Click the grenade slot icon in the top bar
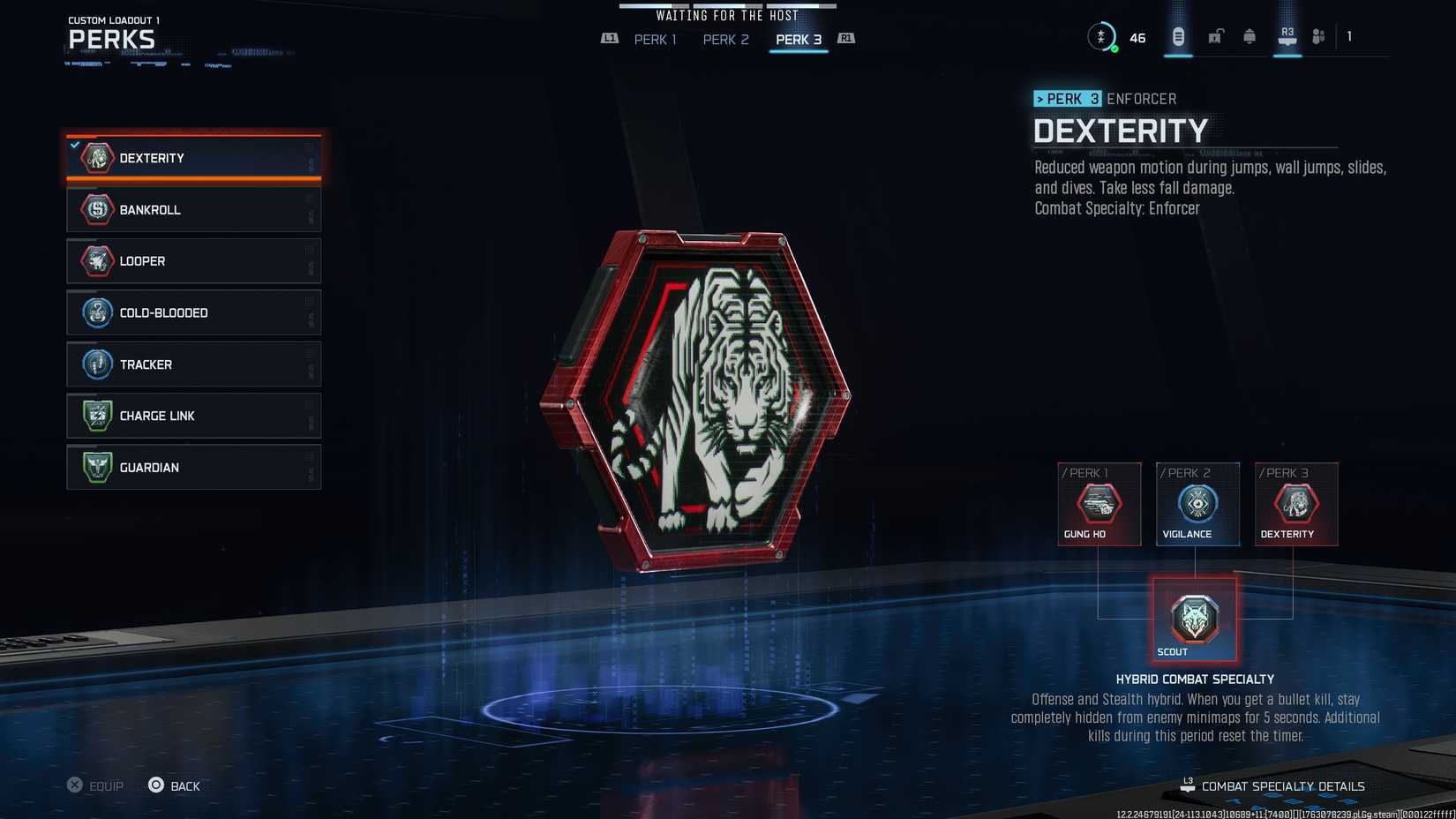1456x819 pixels. (x=1250, y=36)
